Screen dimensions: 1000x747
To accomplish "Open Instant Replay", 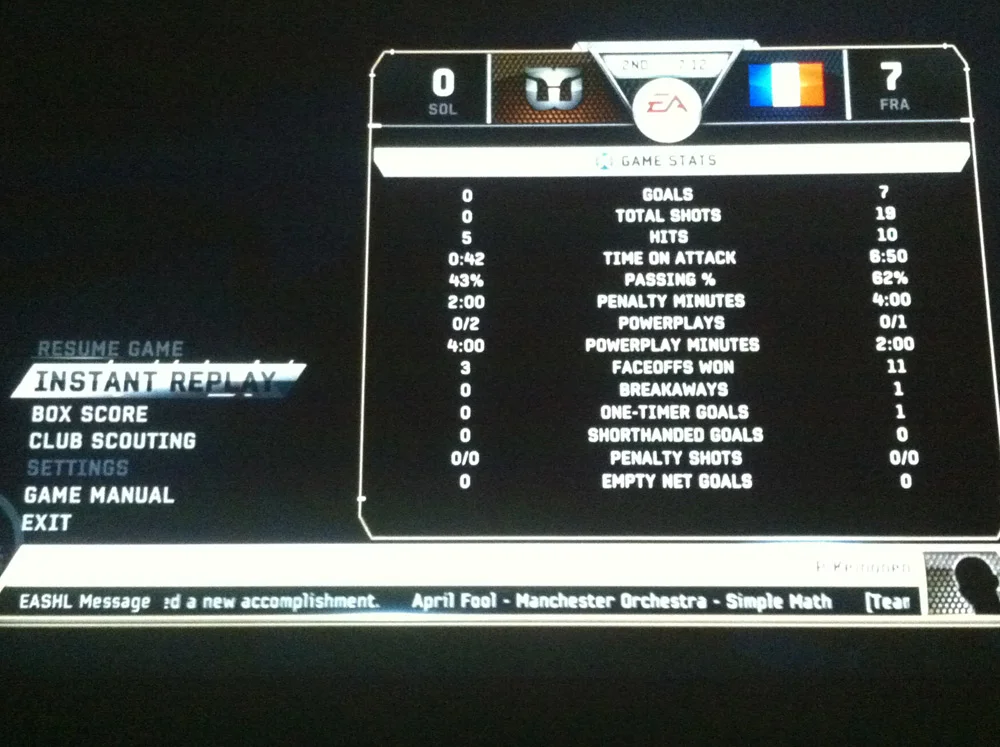I will click(x=155, y=381).
